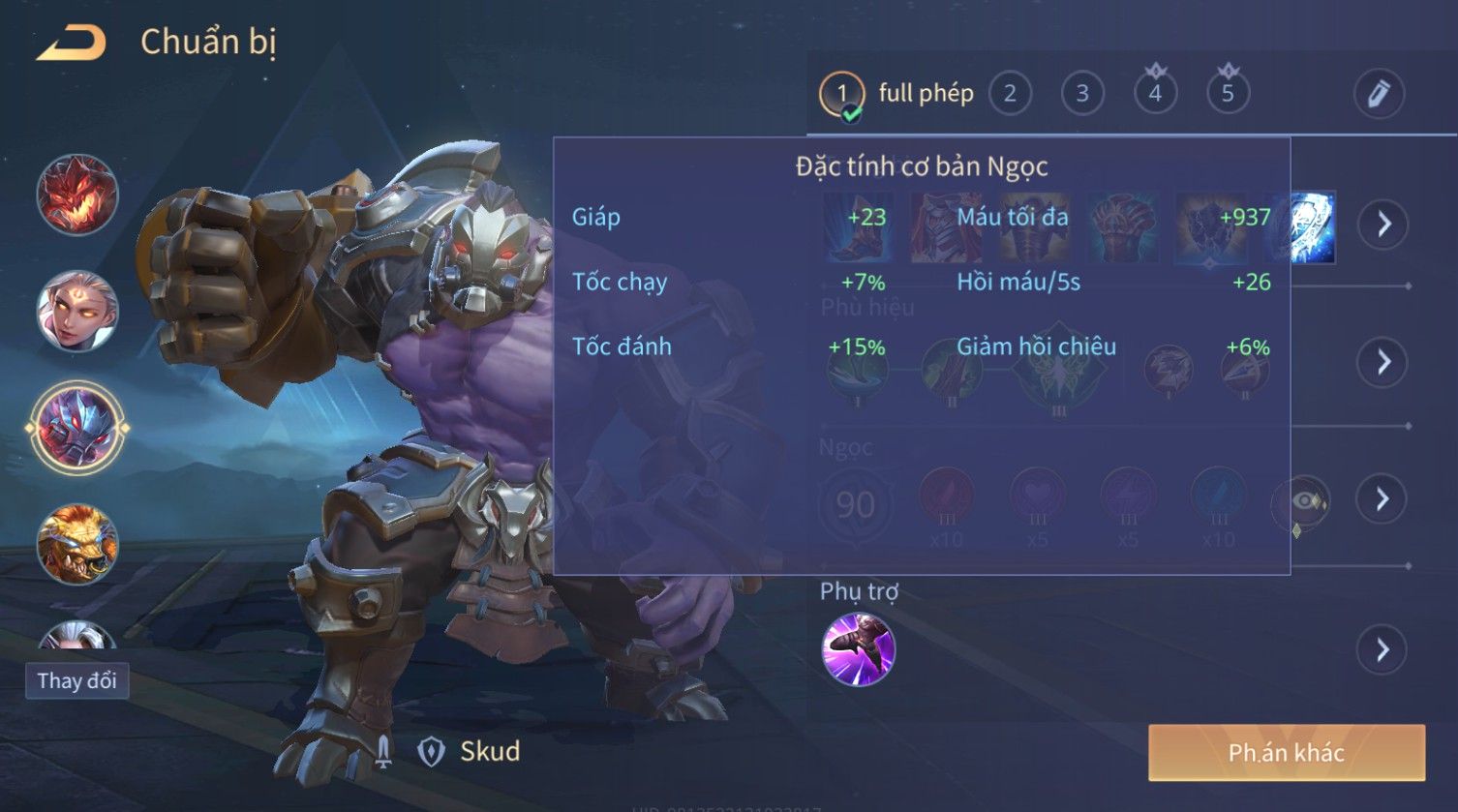
Task: Click the "Thay đổi" hero button
Action: pyautogui.click(x=76, y=680)
